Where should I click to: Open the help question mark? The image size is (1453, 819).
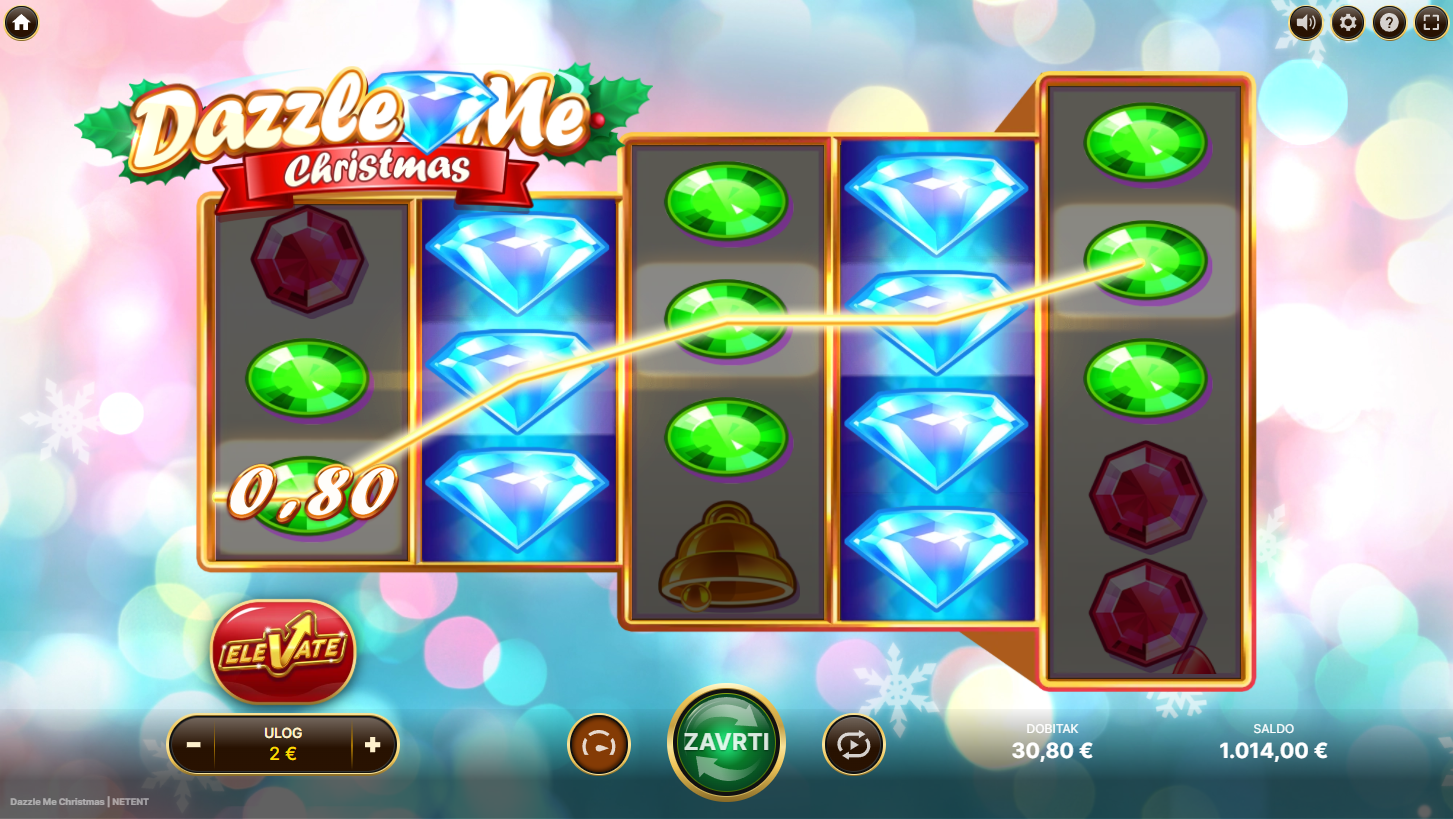(x=1389, y=22)
